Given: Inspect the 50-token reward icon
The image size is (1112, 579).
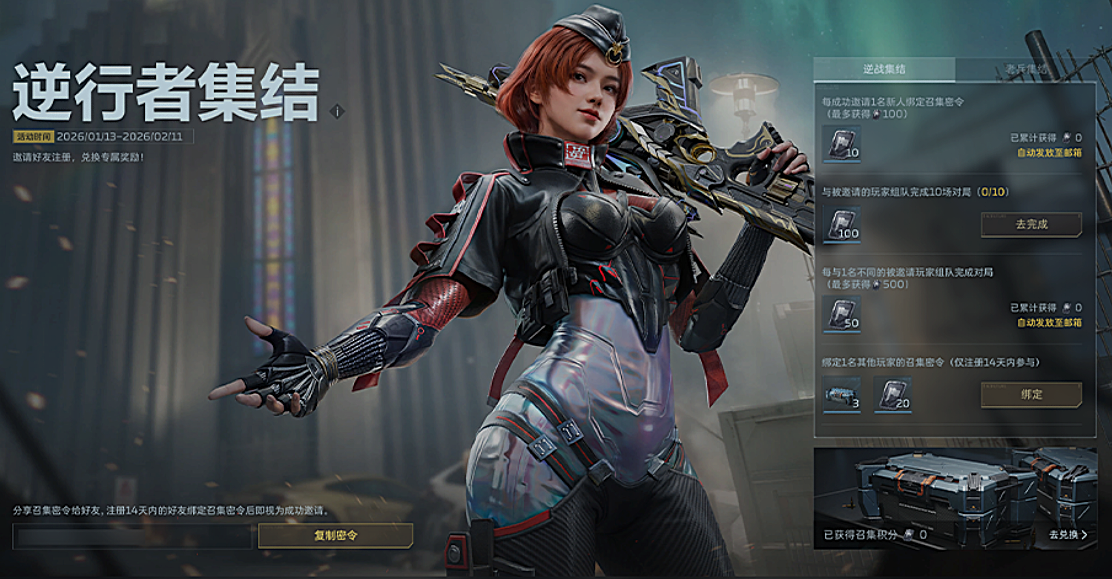Looking at the screenshot, I should (x=841, y=314).
